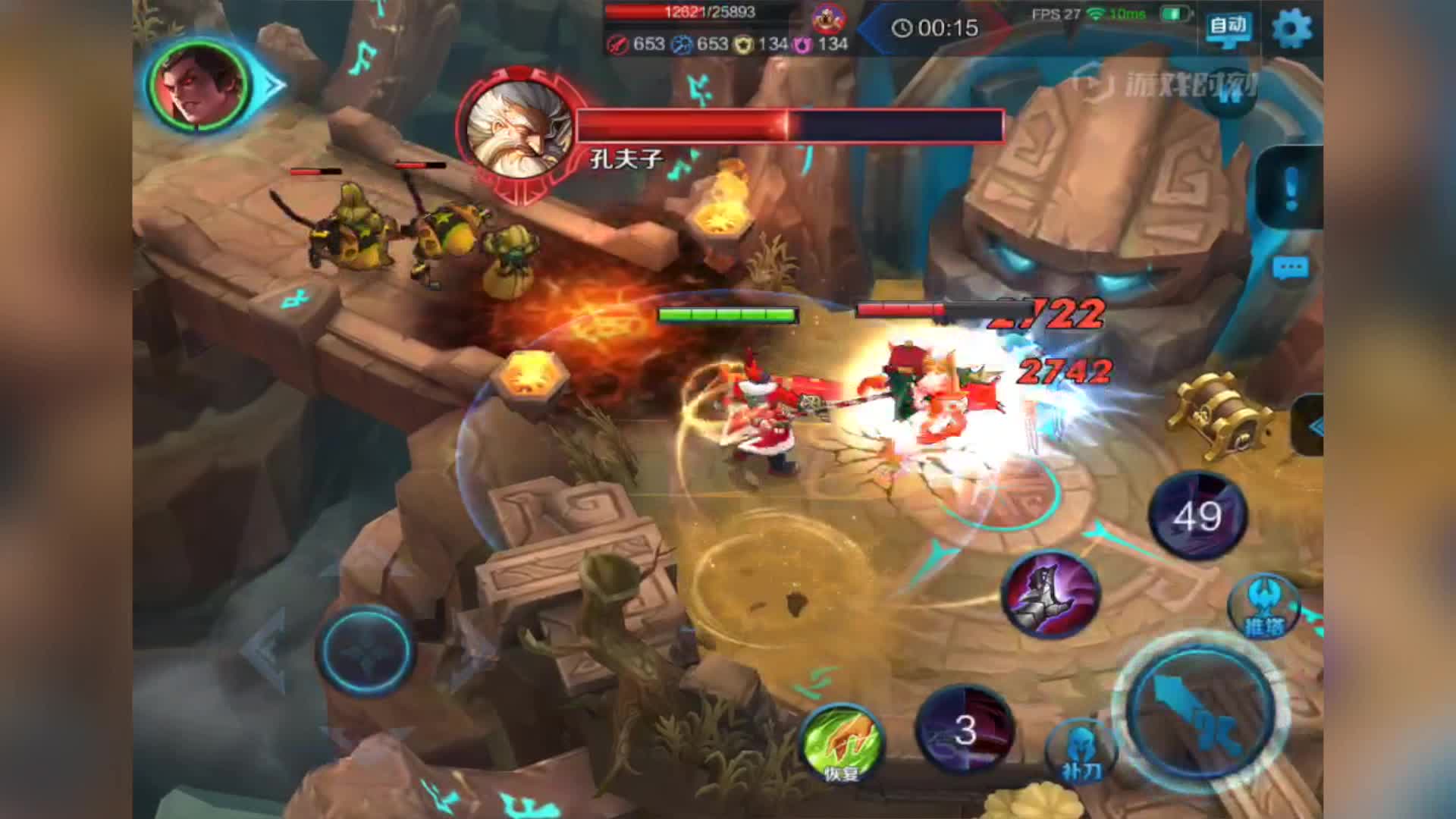The image size is (1456, 819).
Task: Expand the arrow tab beside hero portrait
Action: pyautogui.click(x=273, y=84)
